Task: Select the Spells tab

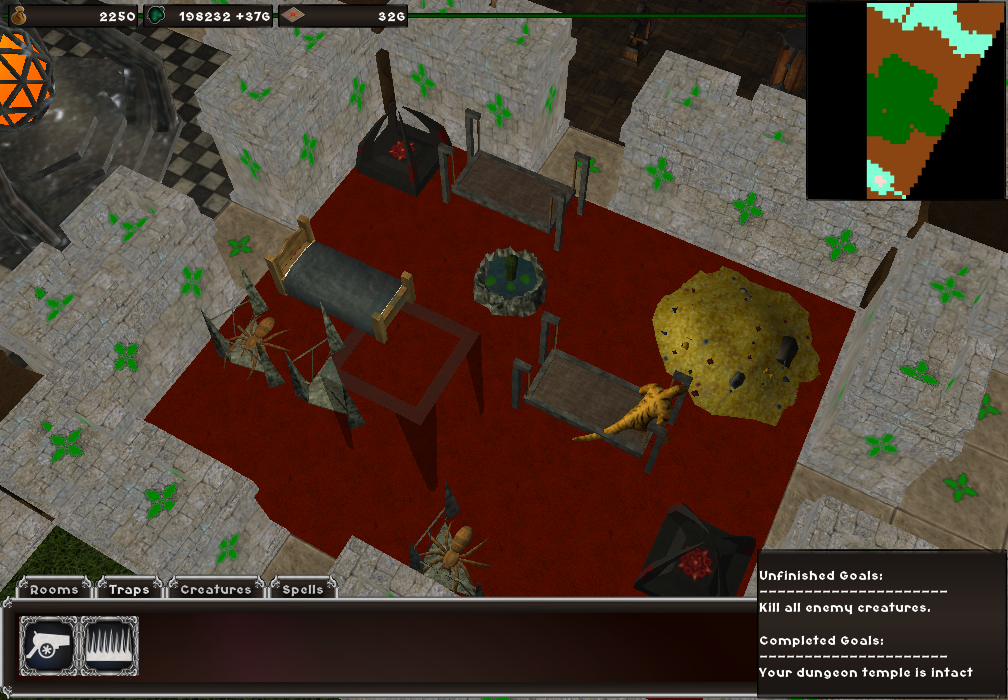Action: pyautogui.click(x=302, y=589)
